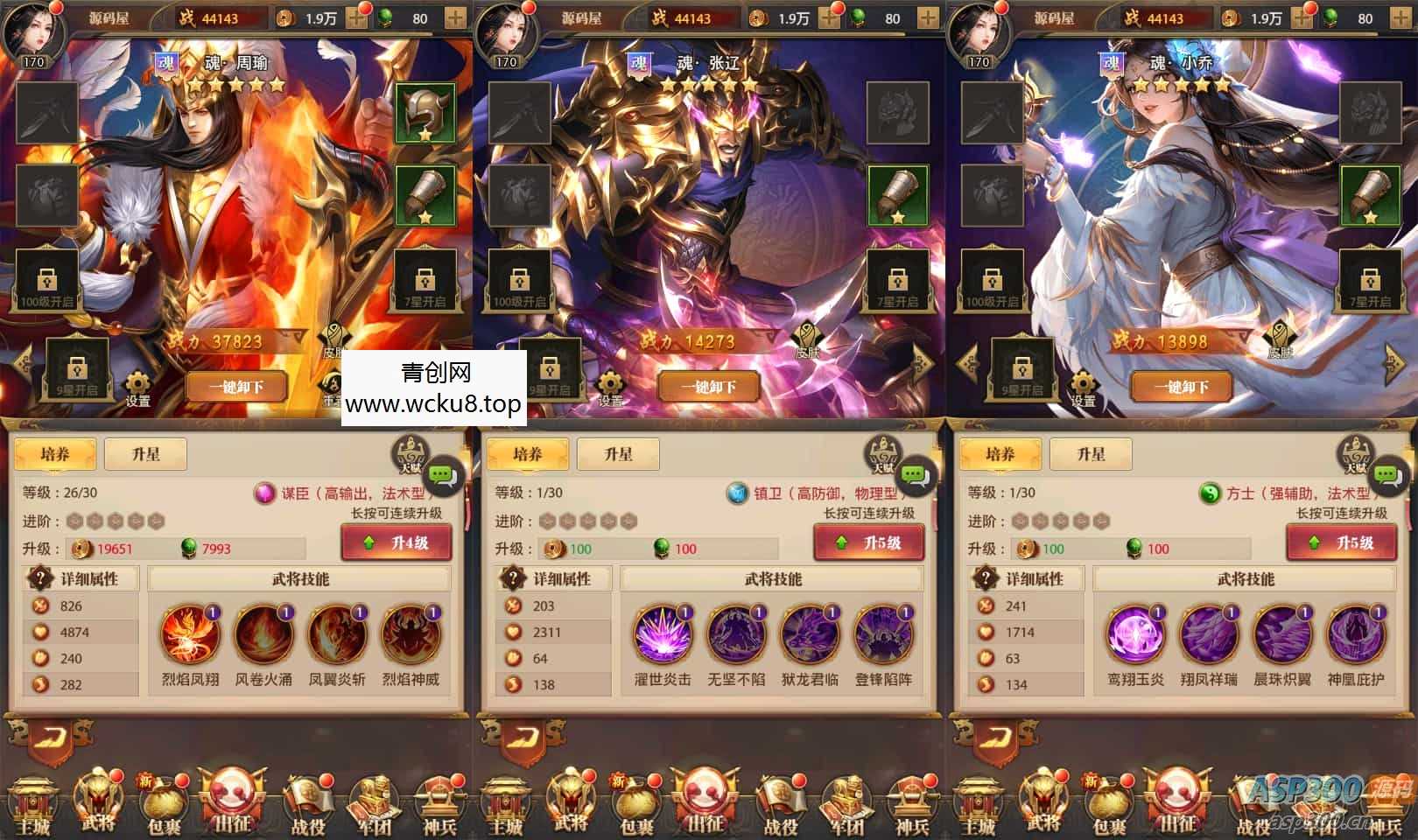Tap the 升5级 upgrade button for 小乔
The image size is (1418, 840).
(x=1342, y=542)
